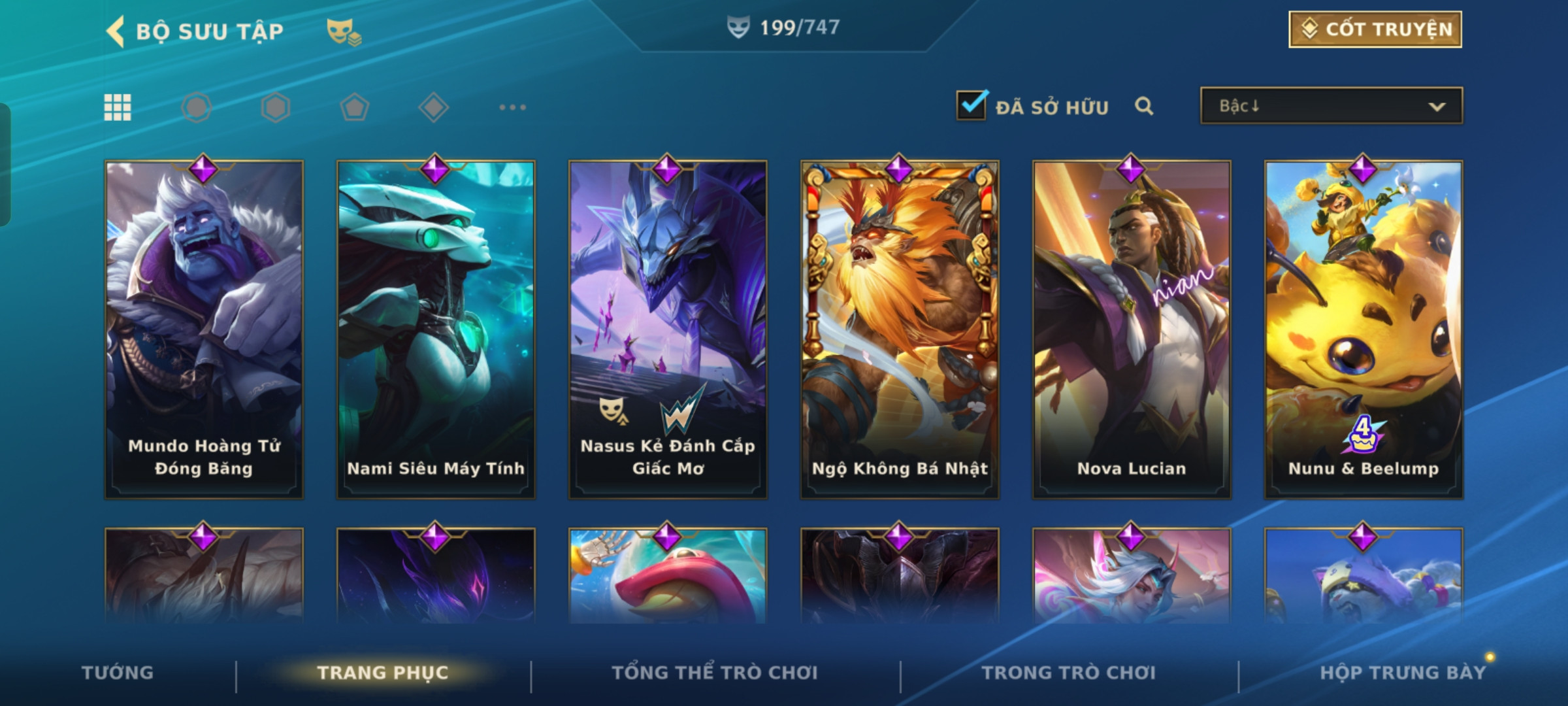The image size is (1568, 706).
Task: Click the gold mask and coins icon
Action: pyautogui.click(x=344, y=31)
